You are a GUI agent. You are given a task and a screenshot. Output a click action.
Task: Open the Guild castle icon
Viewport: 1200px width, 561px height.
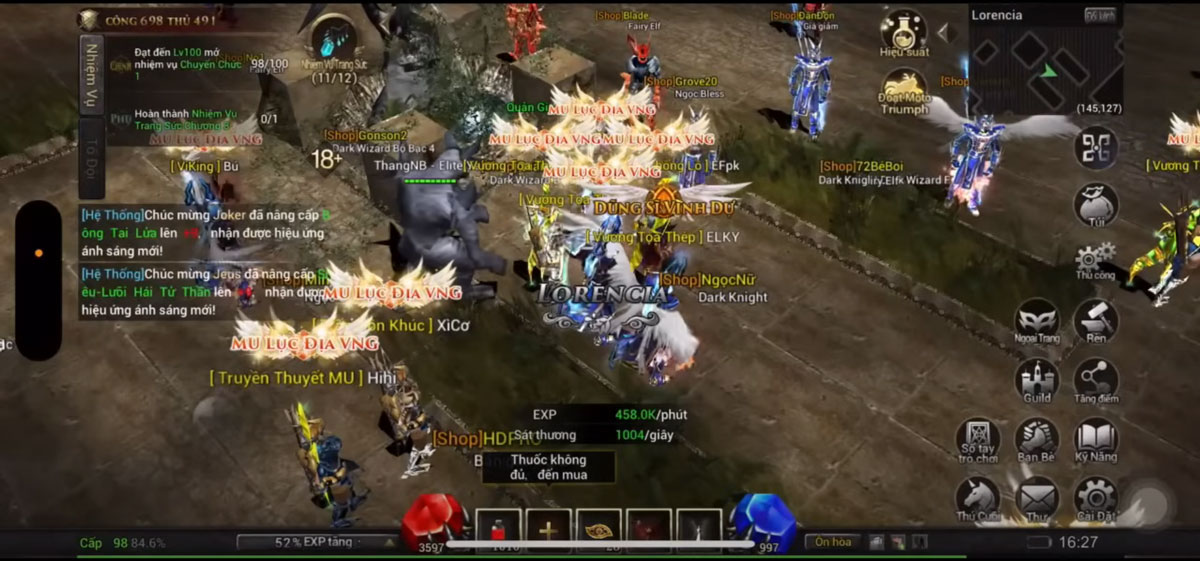pyautogui.click(x=1037, y=380)
